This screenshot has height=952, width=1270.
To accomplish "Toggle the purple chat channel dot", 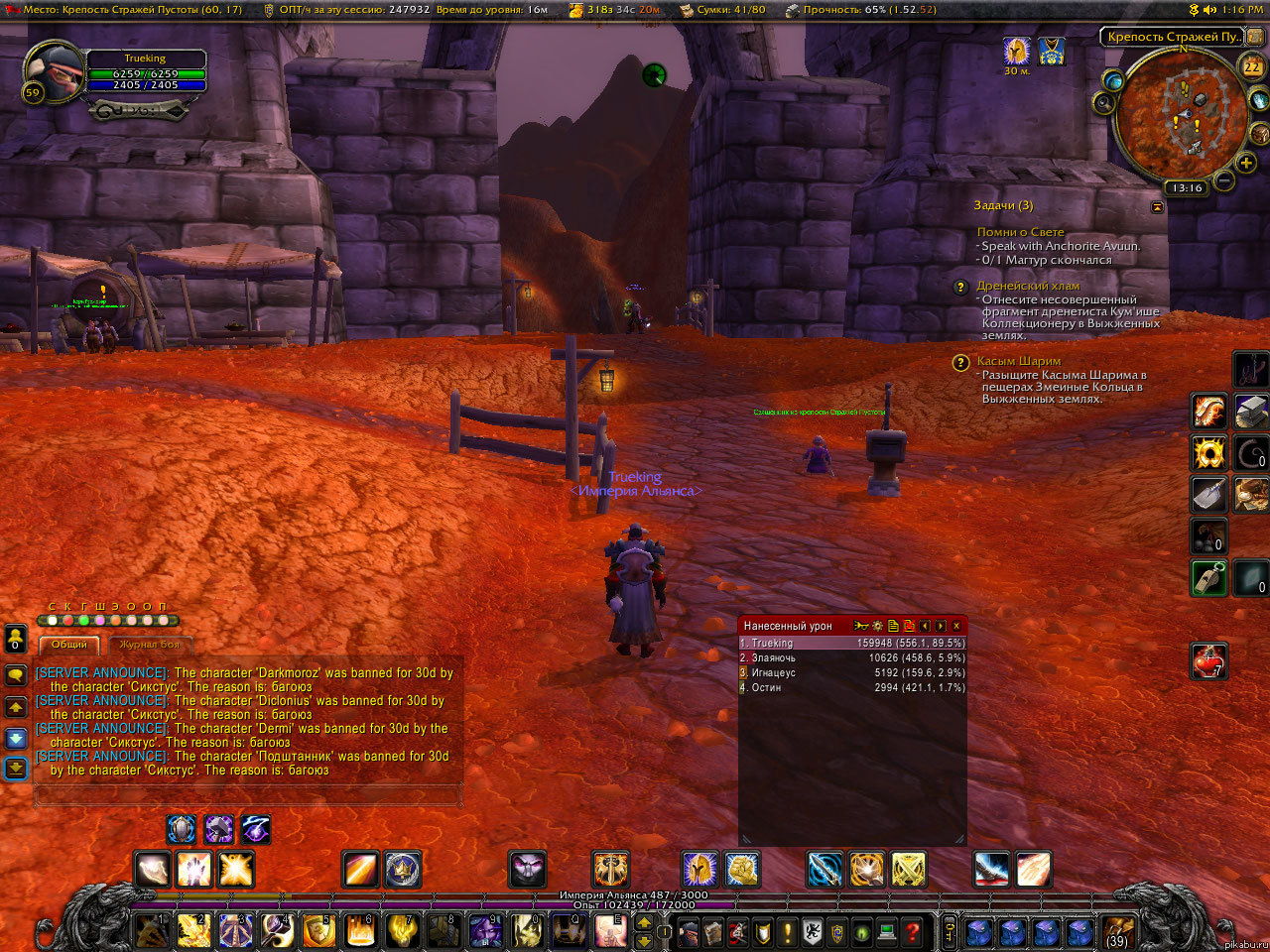I will pos(99,620).
